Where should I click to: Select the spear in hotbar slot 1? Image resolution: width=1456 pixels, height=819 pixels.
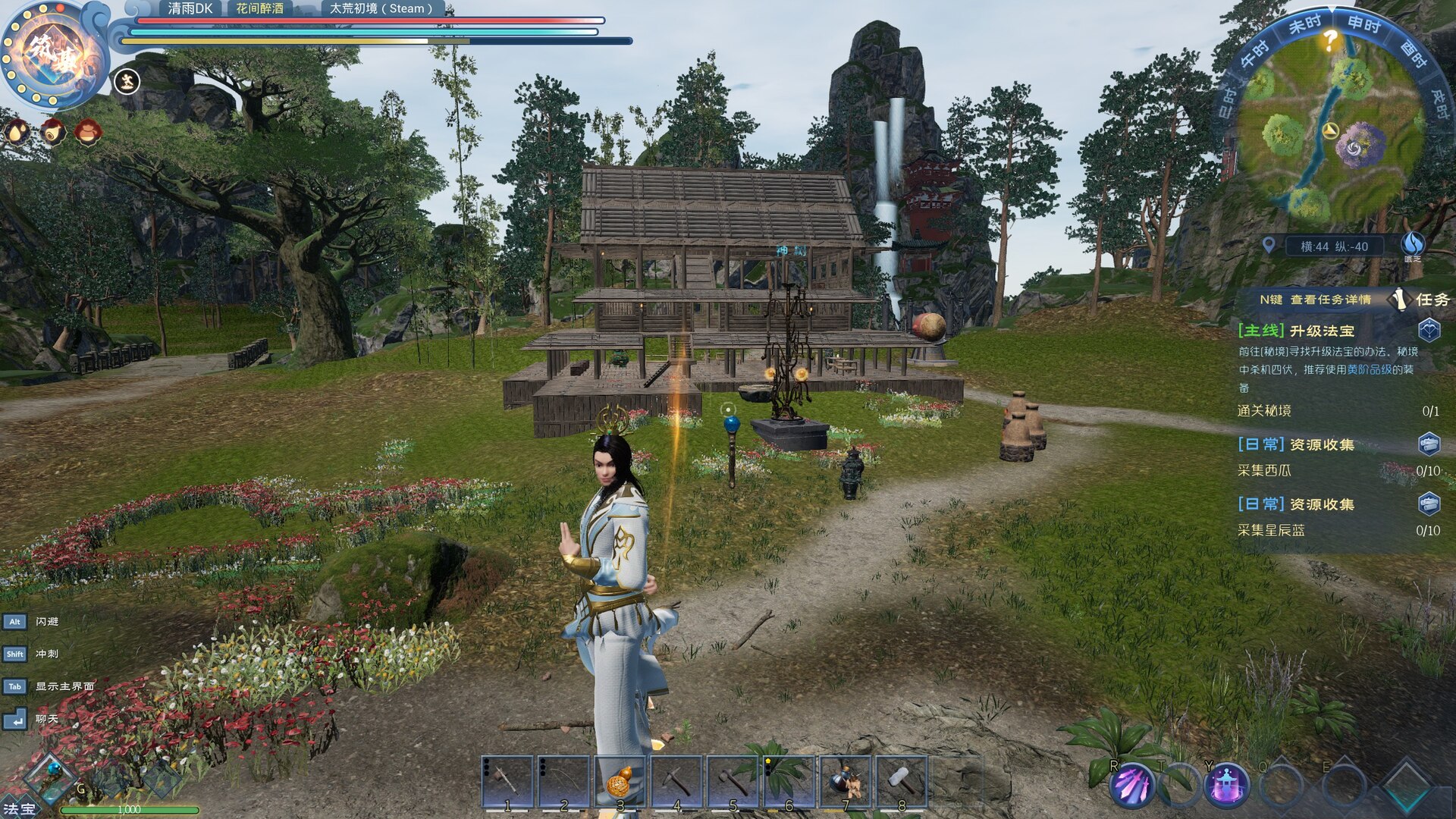pos(509,781)
